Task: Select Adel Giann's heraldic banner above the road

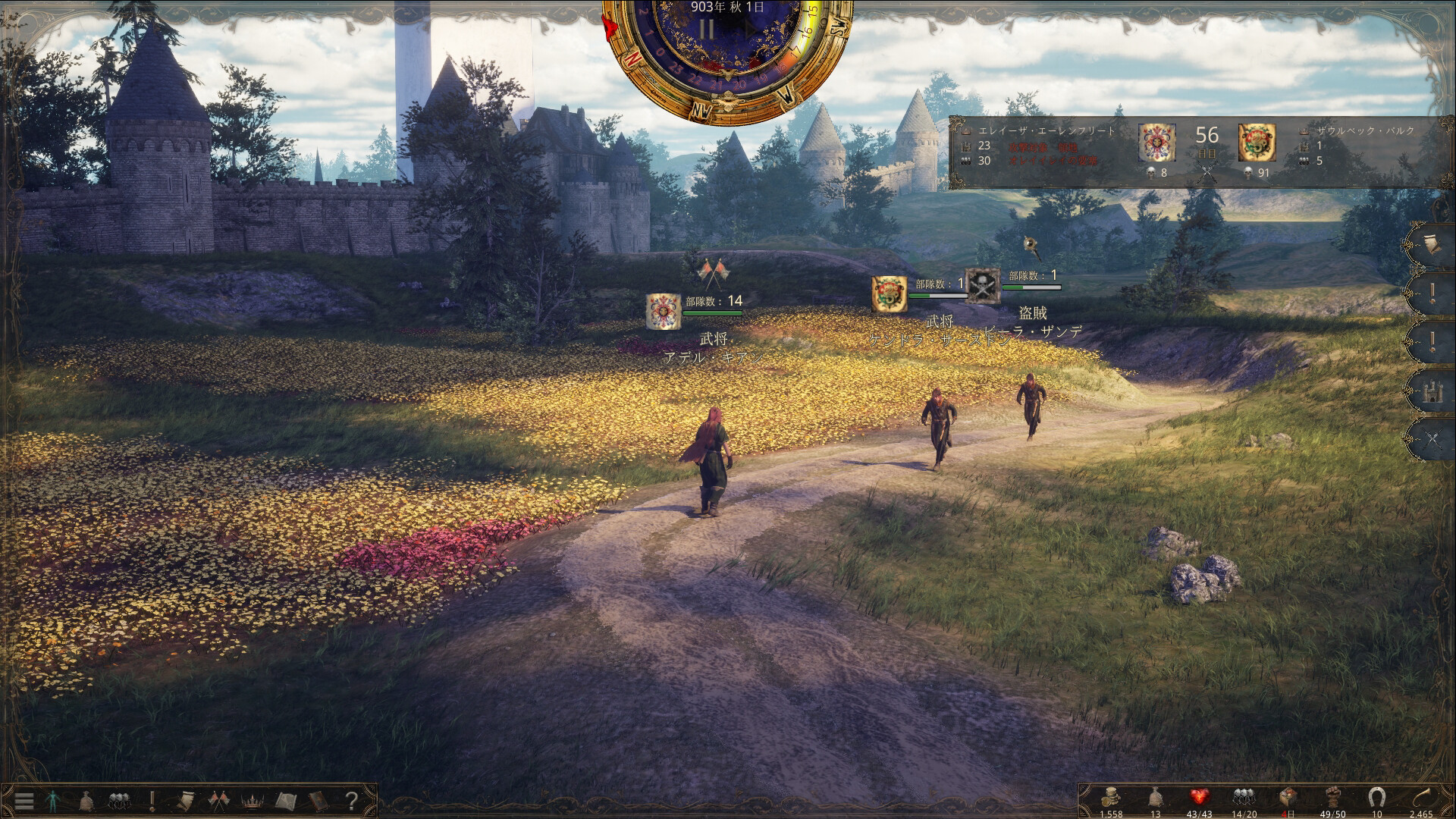Action: pos(664,311)
